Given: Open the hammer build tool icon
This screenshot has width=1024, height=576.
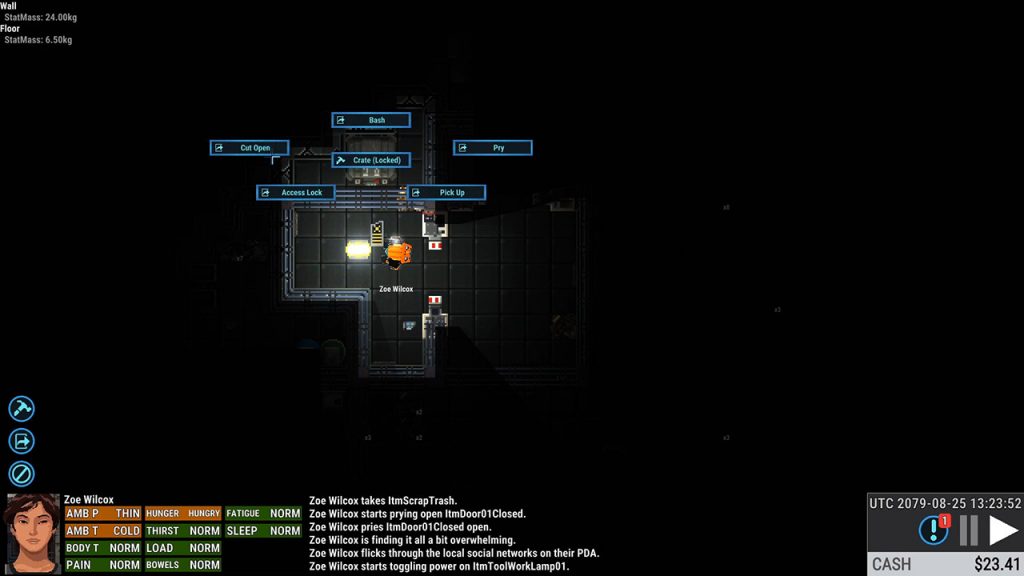Looking at the screenshot, I should click(21, 408).
